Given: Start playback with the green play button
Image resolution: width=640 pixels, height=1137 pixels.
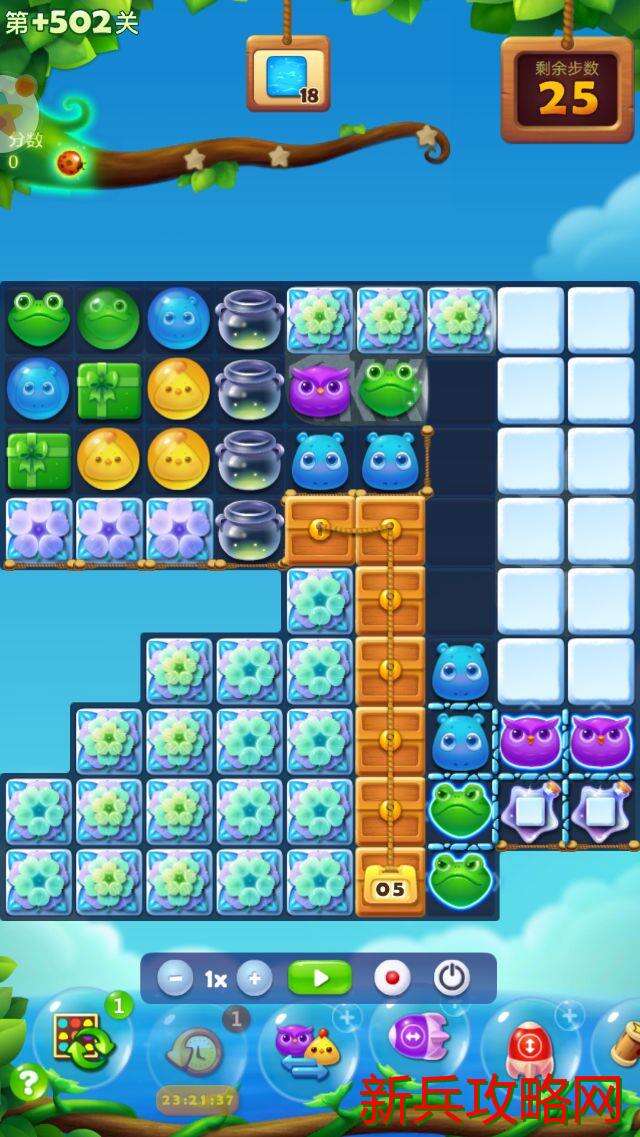Looking at the screenshot, I should click(x=320, y=978).
